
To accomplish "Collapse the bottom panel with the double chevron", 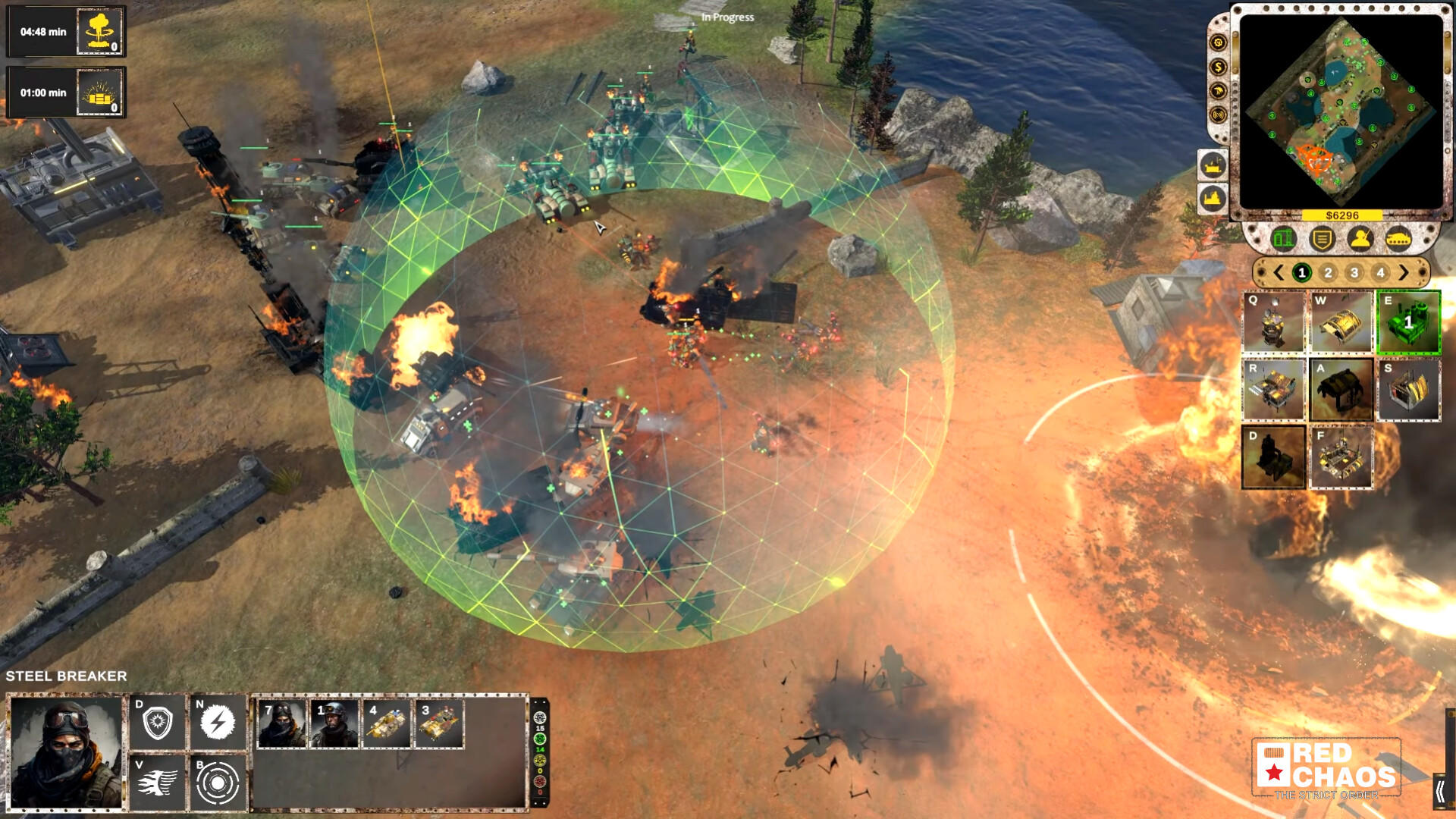I will 1440,791.
